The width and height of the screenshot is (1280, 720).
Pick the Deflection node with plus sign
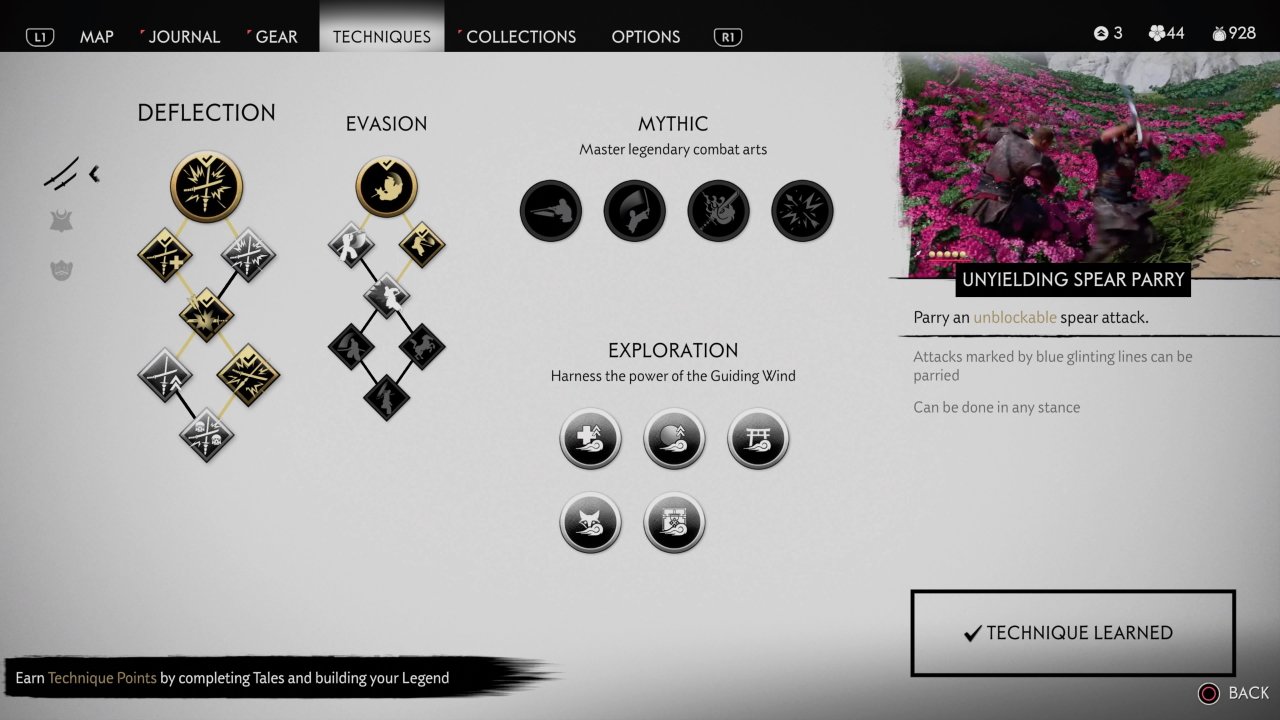165,255
